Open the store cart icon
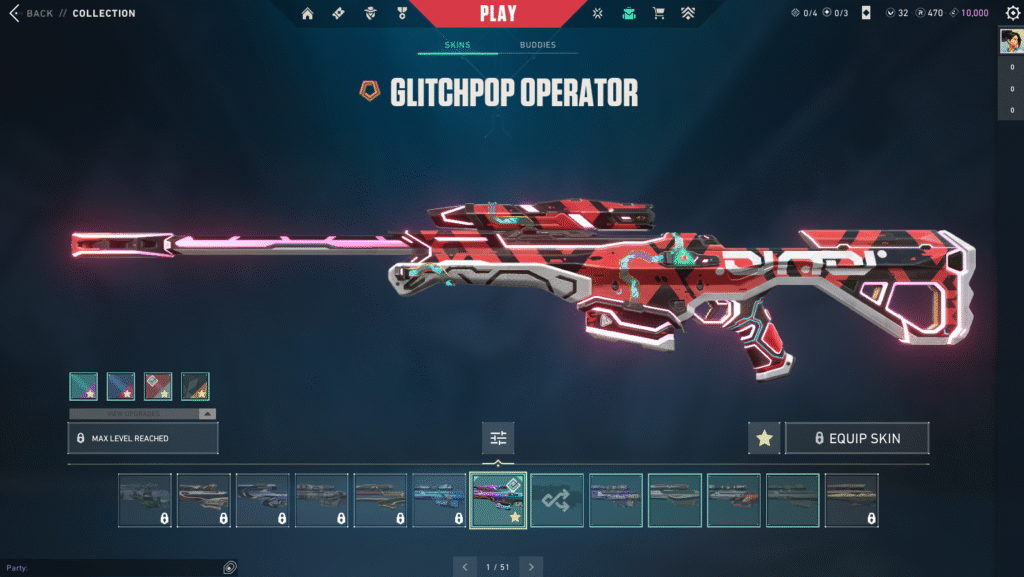Viewport: 1024px width, 577px height. (658, 14)
